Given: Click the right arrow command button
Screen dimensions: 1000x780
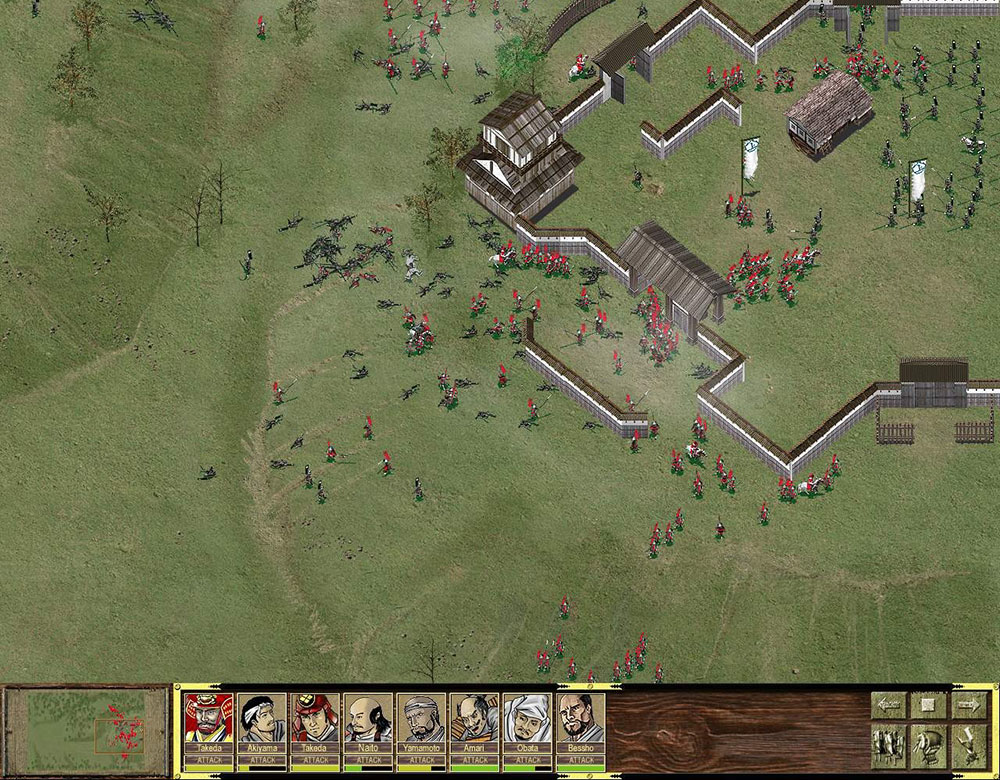Looking at the screenshot, I should 967,705.
